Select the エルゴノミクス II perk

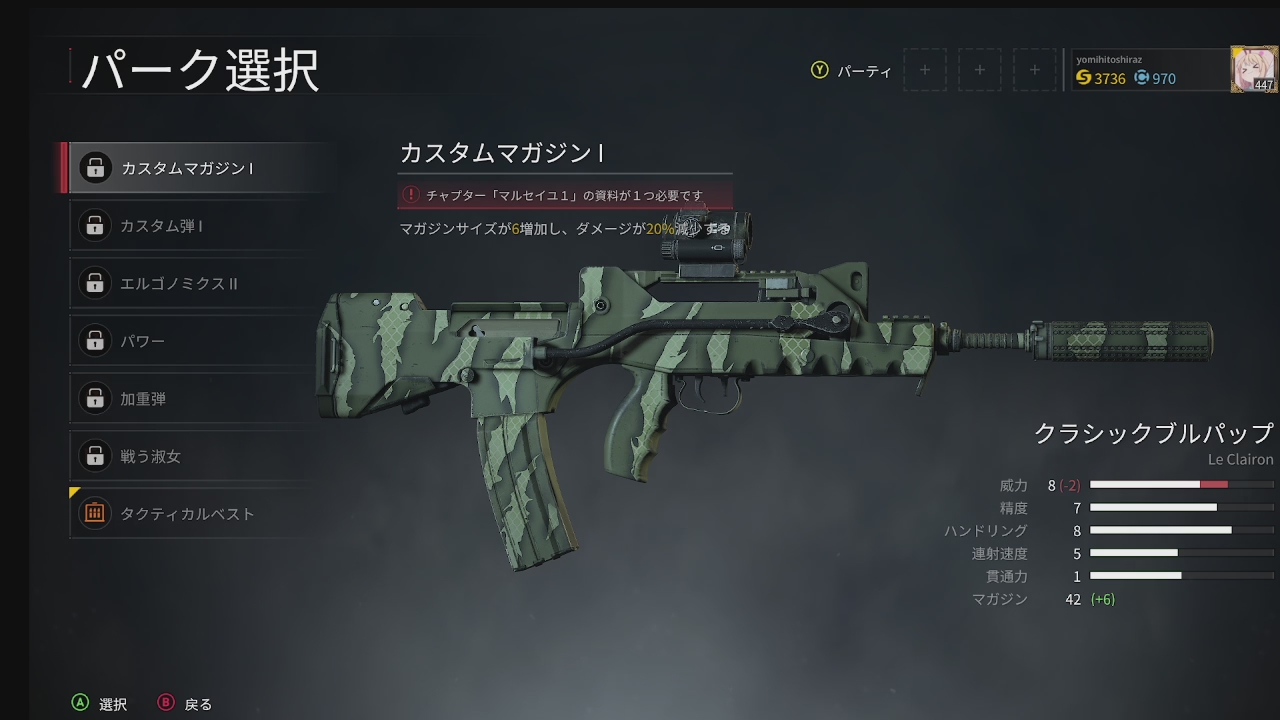(195, 284)
